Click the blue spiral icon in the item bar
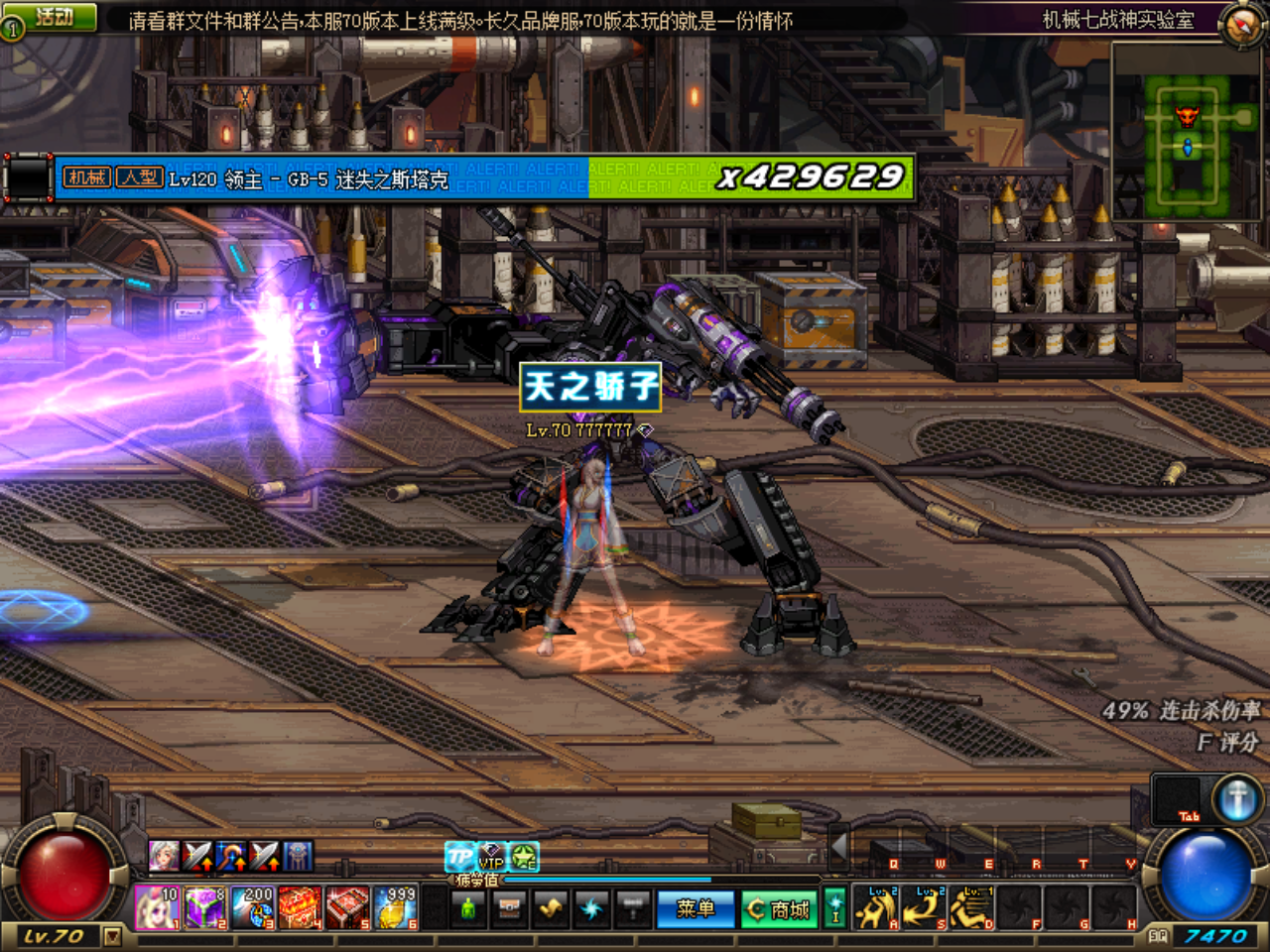This screenshot has height=952, width=1270. pyautogui.click(x=592, y=907)
